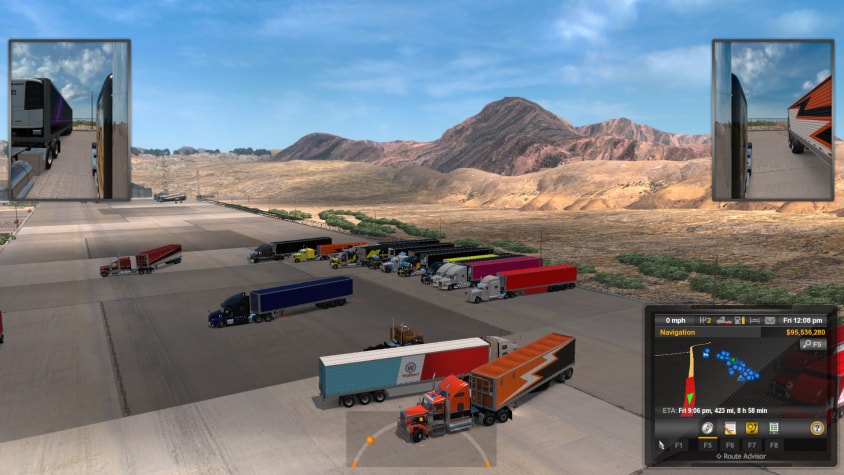This screenshot has width=844, height=475.
Task: Check the envelope mail icon
Action: coord(770,320)
